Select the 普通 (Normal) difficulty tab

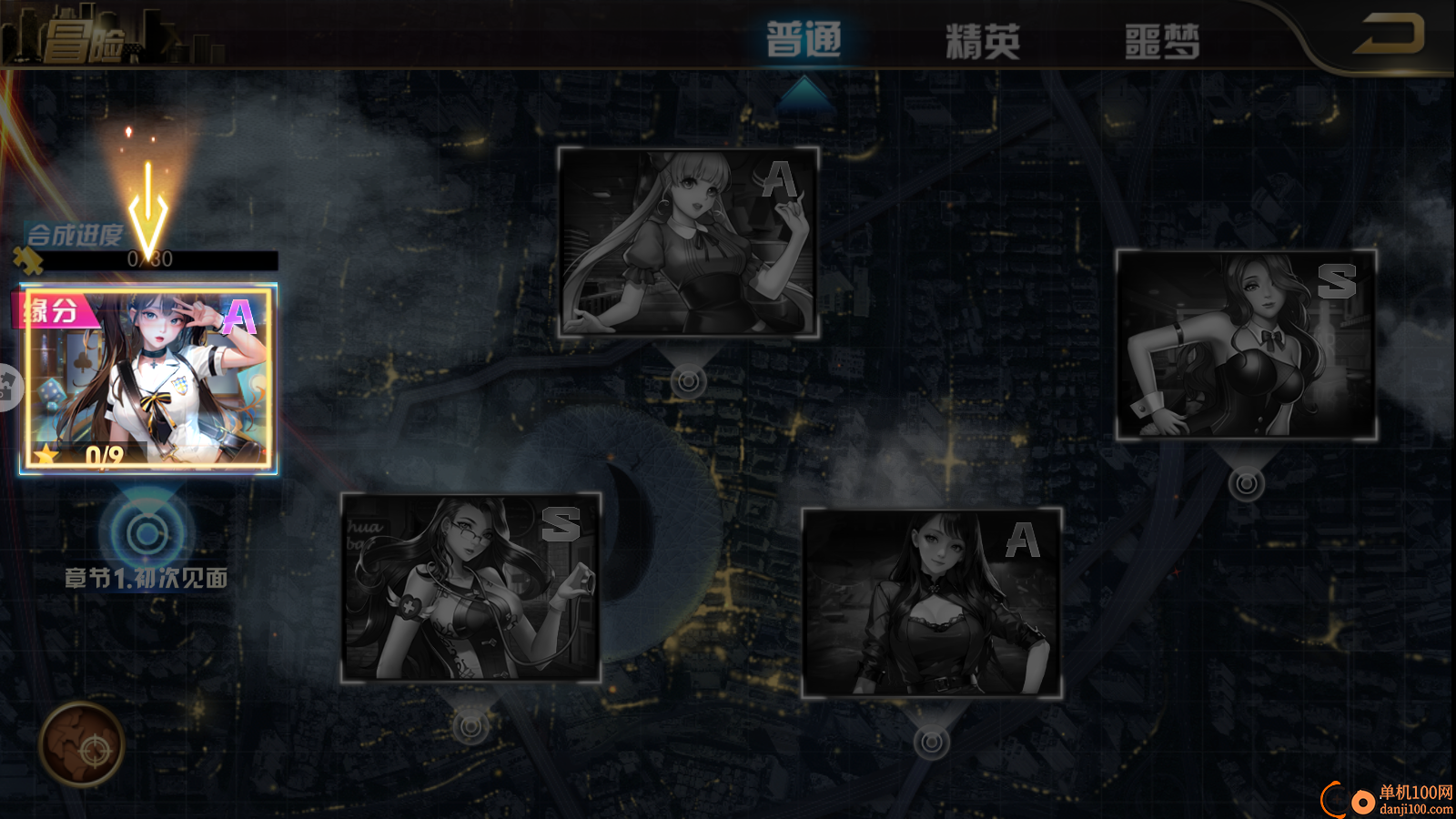coord(804,40)
